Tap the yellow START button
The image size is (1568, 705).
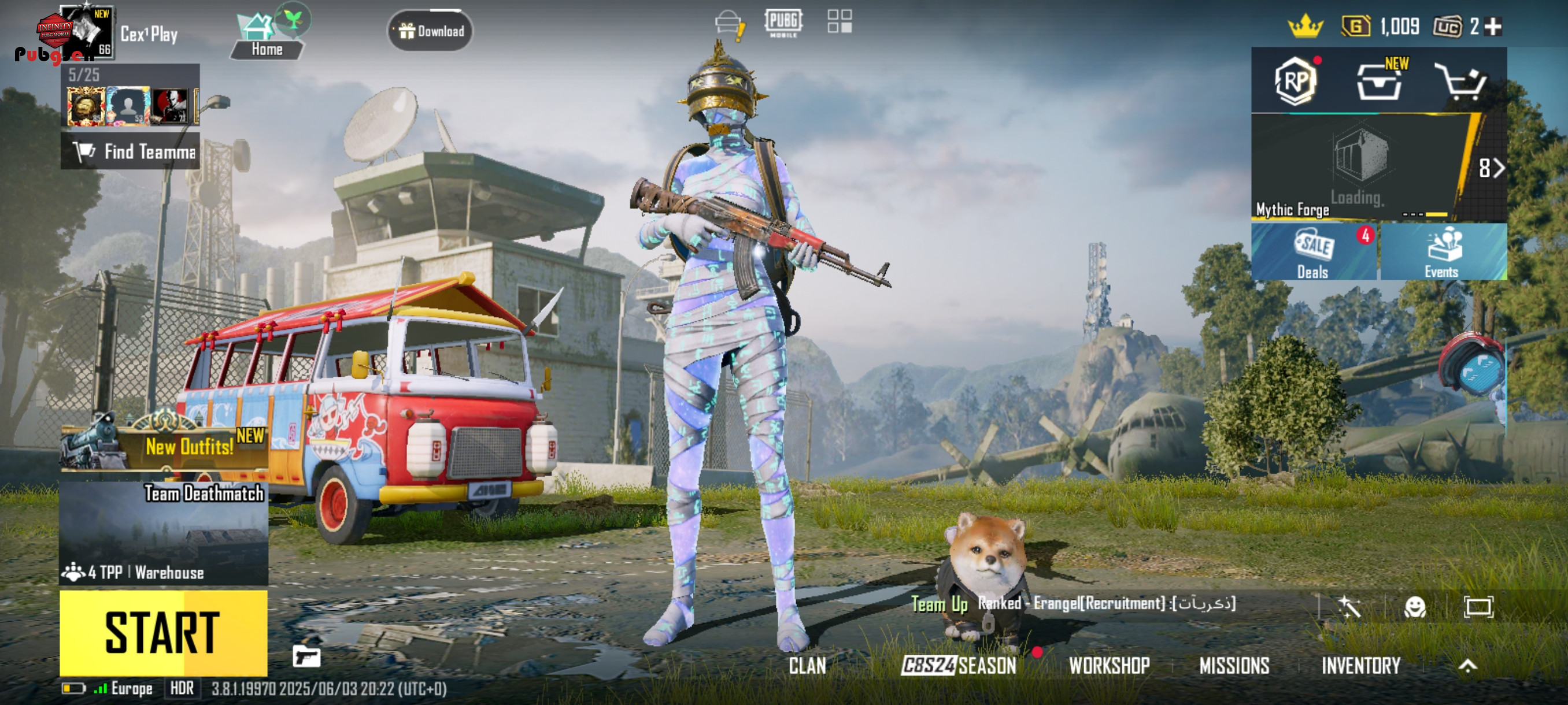tap(163, 633)
